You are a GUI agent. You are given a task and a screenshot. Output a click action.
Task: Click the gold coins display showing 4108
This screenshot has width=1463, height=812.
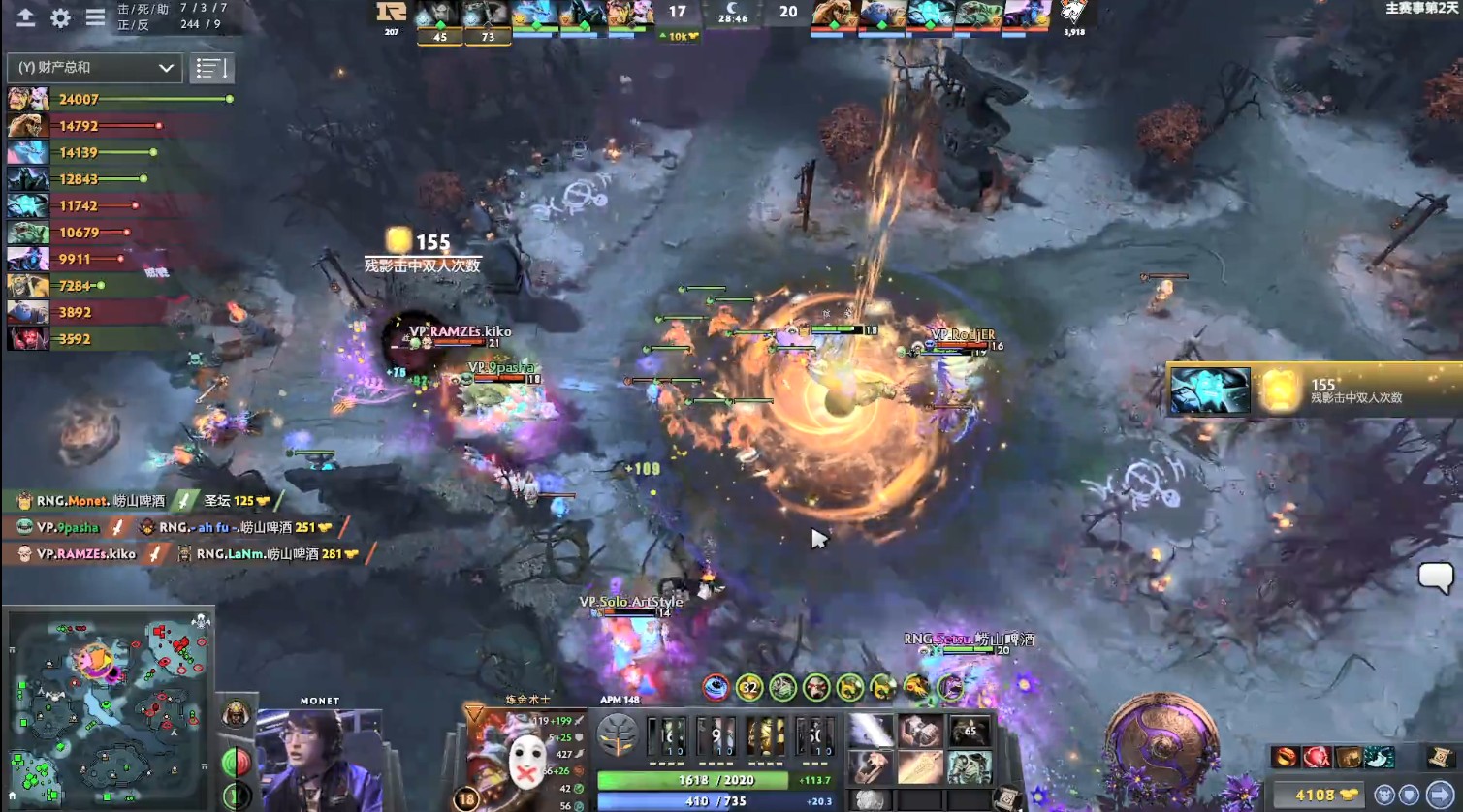click(1317, 796)
